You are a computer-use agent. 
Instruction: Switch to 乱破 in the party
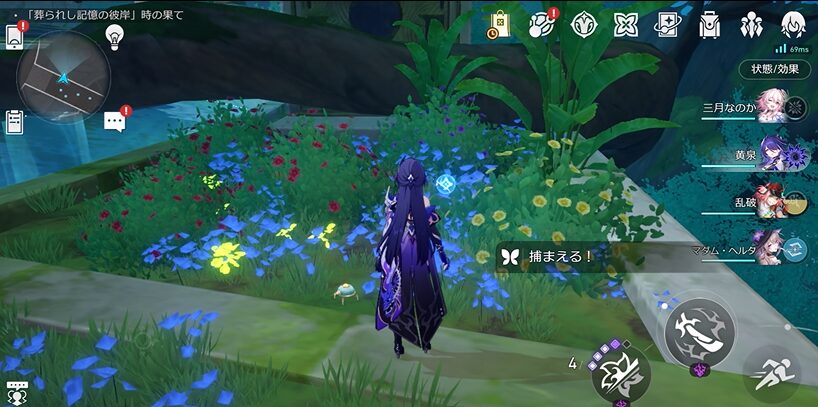tap(770, 200)
